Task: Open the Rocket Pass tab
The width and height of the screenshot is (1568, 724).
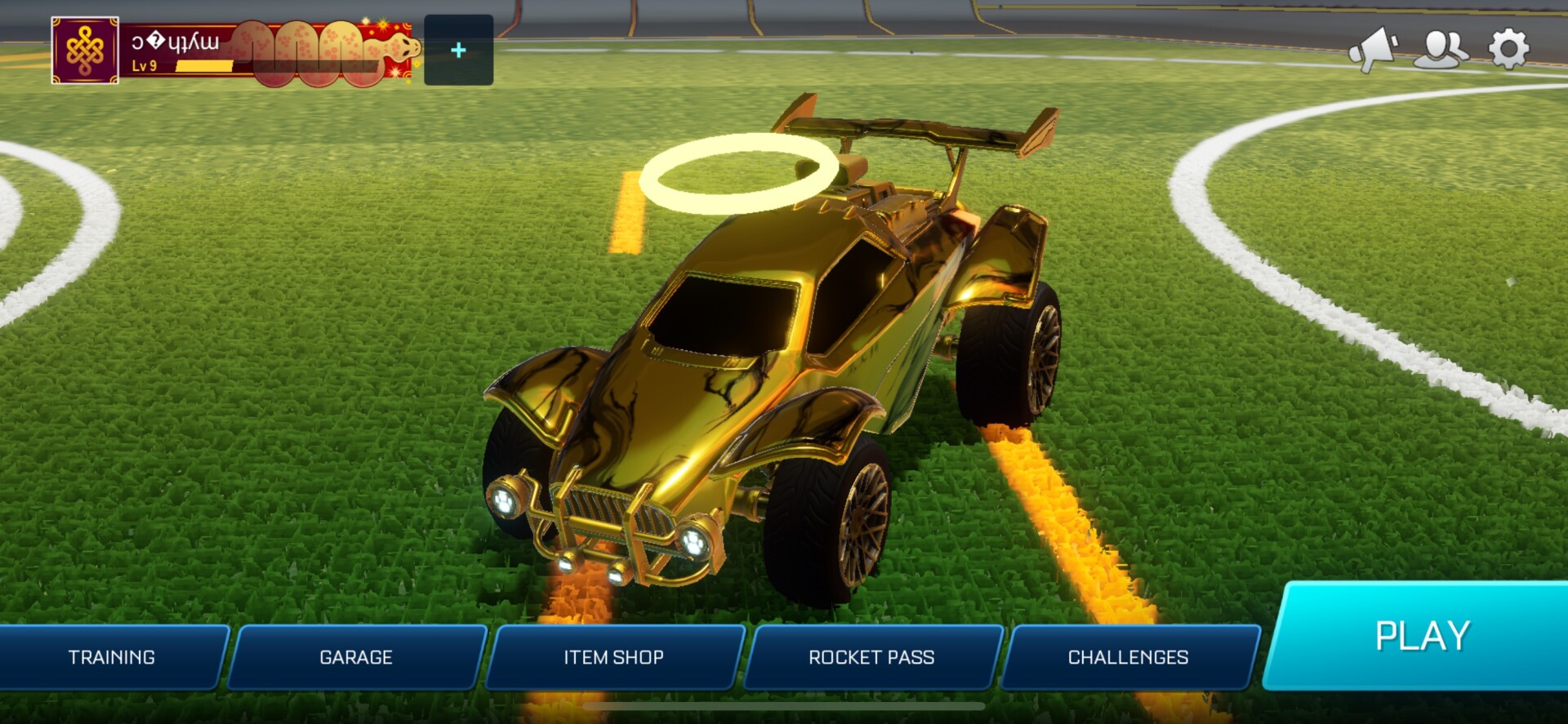Action: tap(871, 657)
